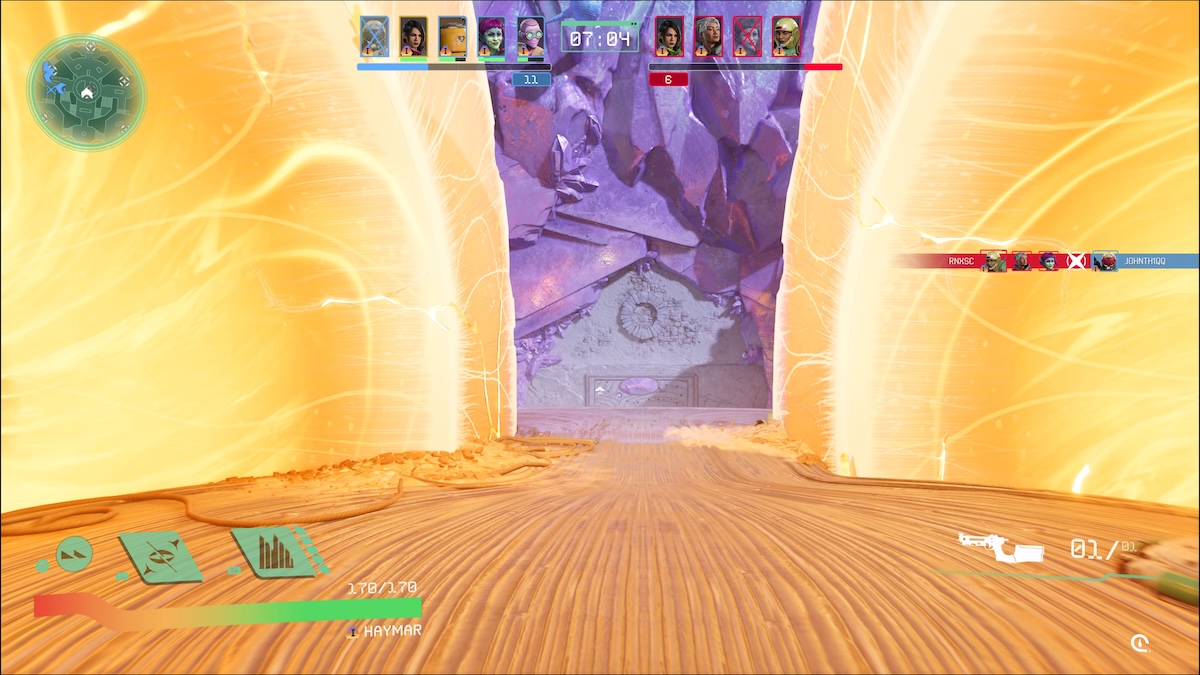Select the equipped weapon icon
The image size is (1200, 675).
click(1000, 548)
